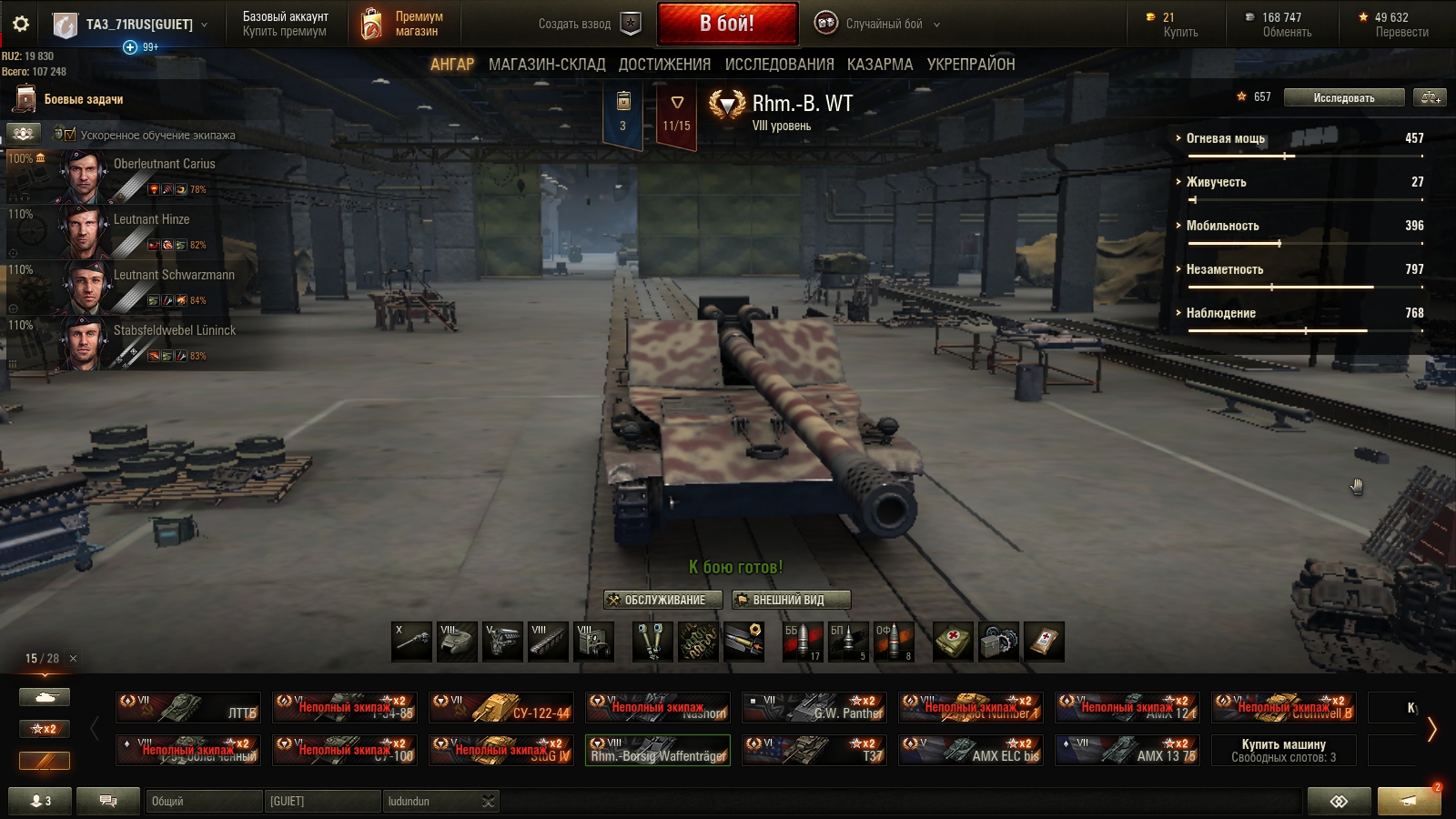
Task: Select the СУ-122-44 tank in carousel
Action: pos(501,707)
